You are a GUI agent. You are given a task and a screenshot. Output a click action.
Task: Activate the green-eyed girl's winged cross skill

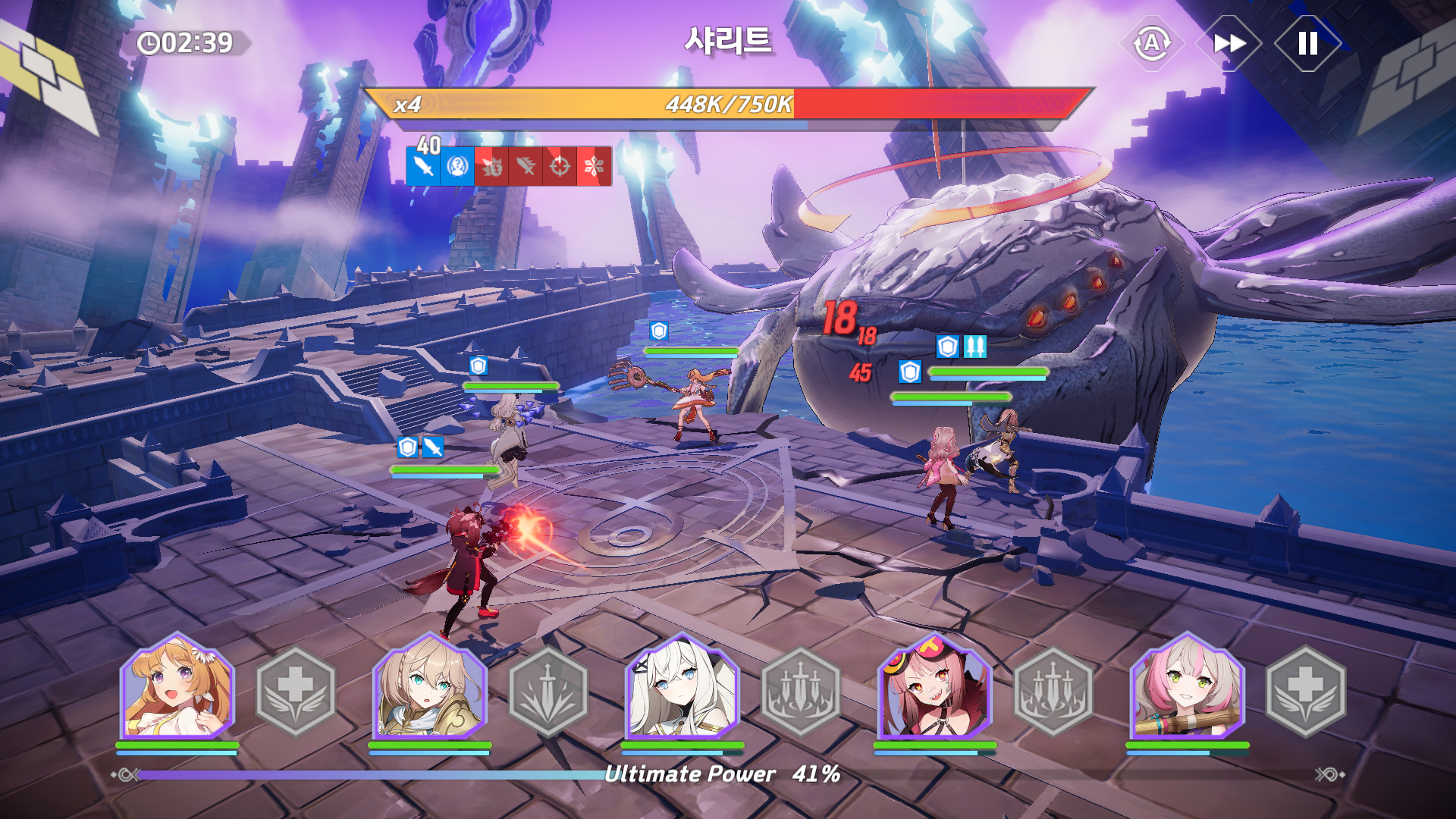[x=1306, y=691]
